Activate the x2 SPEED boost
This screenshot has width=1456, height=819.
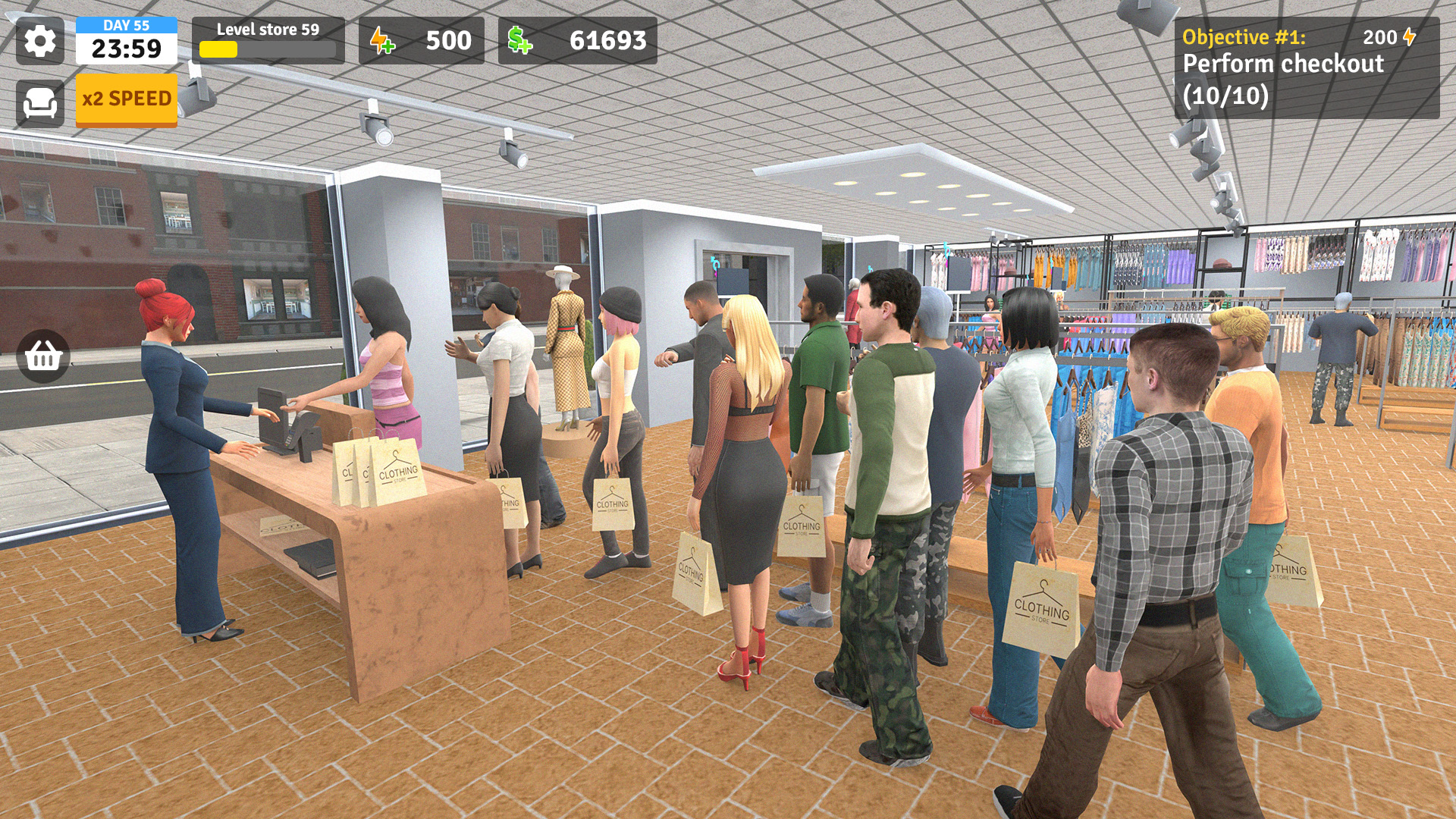click(127, 99)
